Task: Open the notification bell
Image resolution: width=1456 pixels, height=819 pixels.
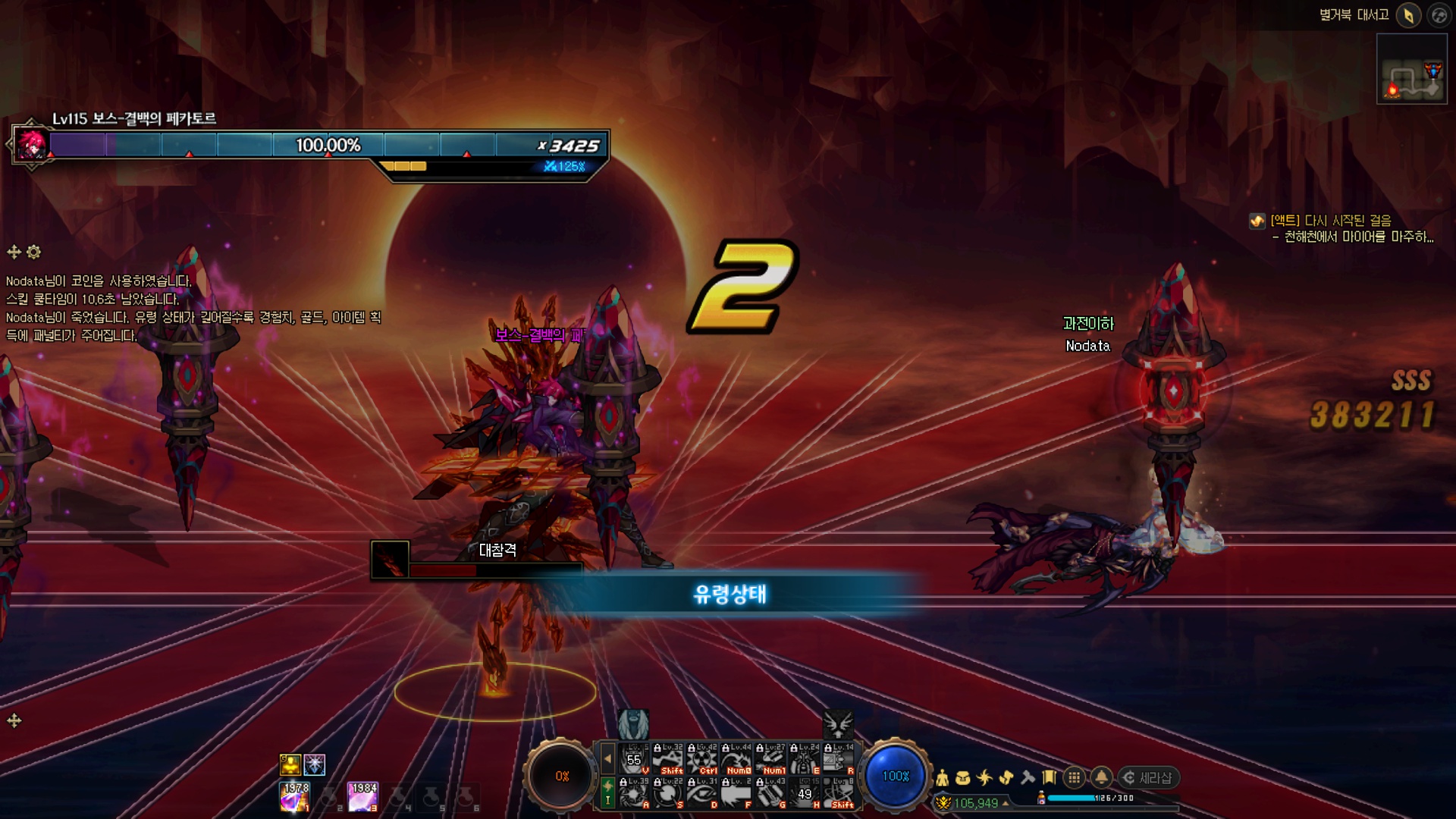Action: tap(1101, 778)
